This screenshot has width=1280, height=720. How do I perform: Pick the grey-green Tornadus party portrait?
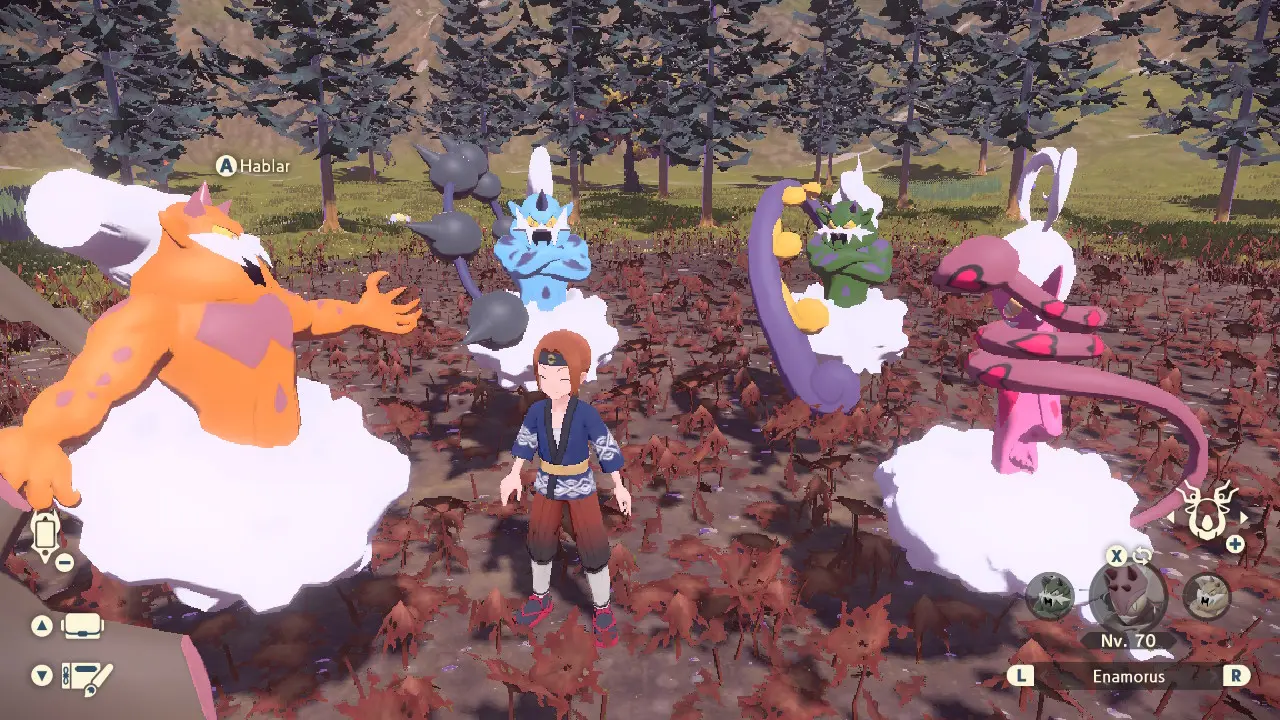click(1050, 597)
